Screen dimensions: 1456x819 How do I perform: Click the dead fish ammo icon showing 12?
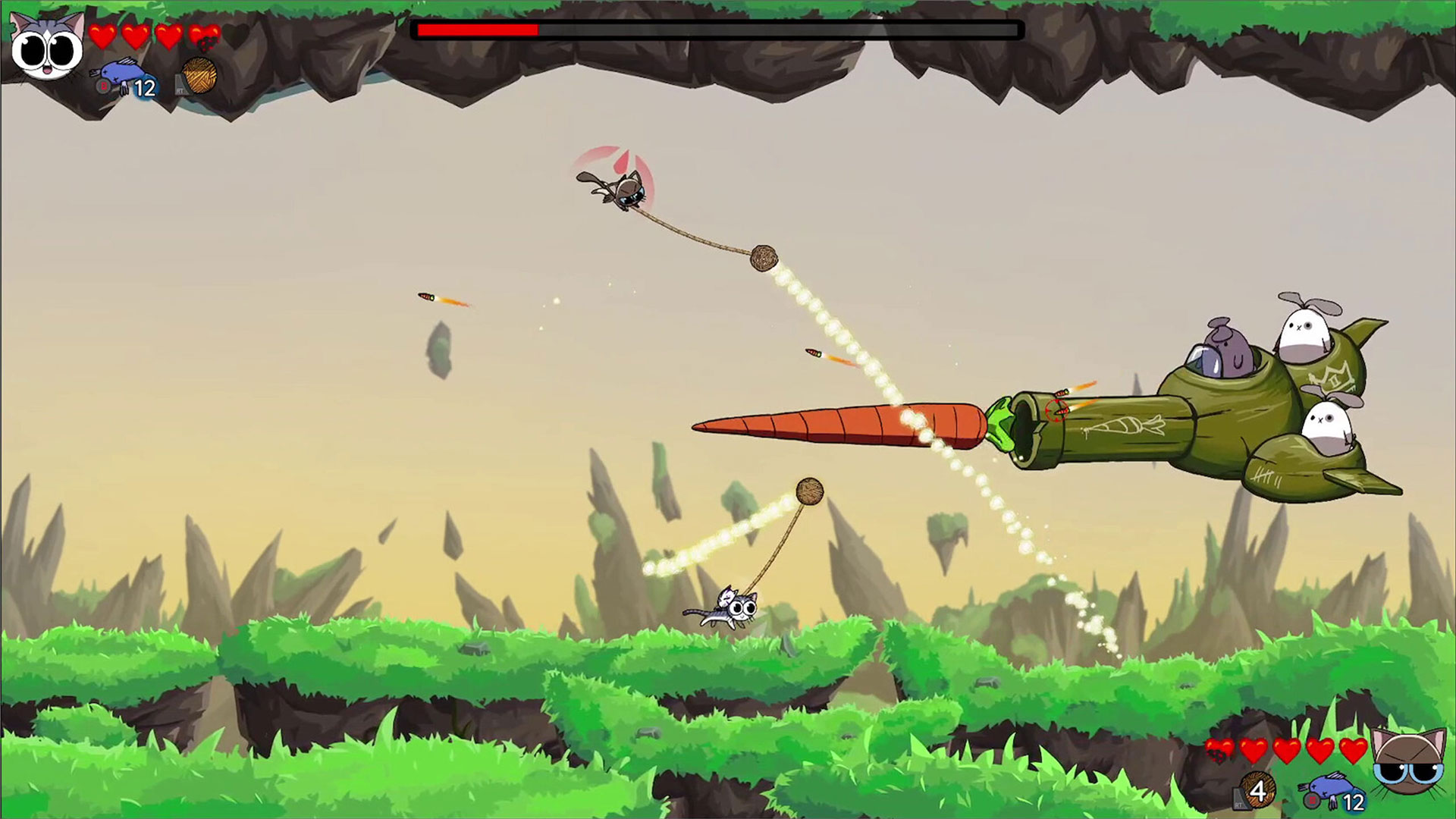tap(120, 72)
